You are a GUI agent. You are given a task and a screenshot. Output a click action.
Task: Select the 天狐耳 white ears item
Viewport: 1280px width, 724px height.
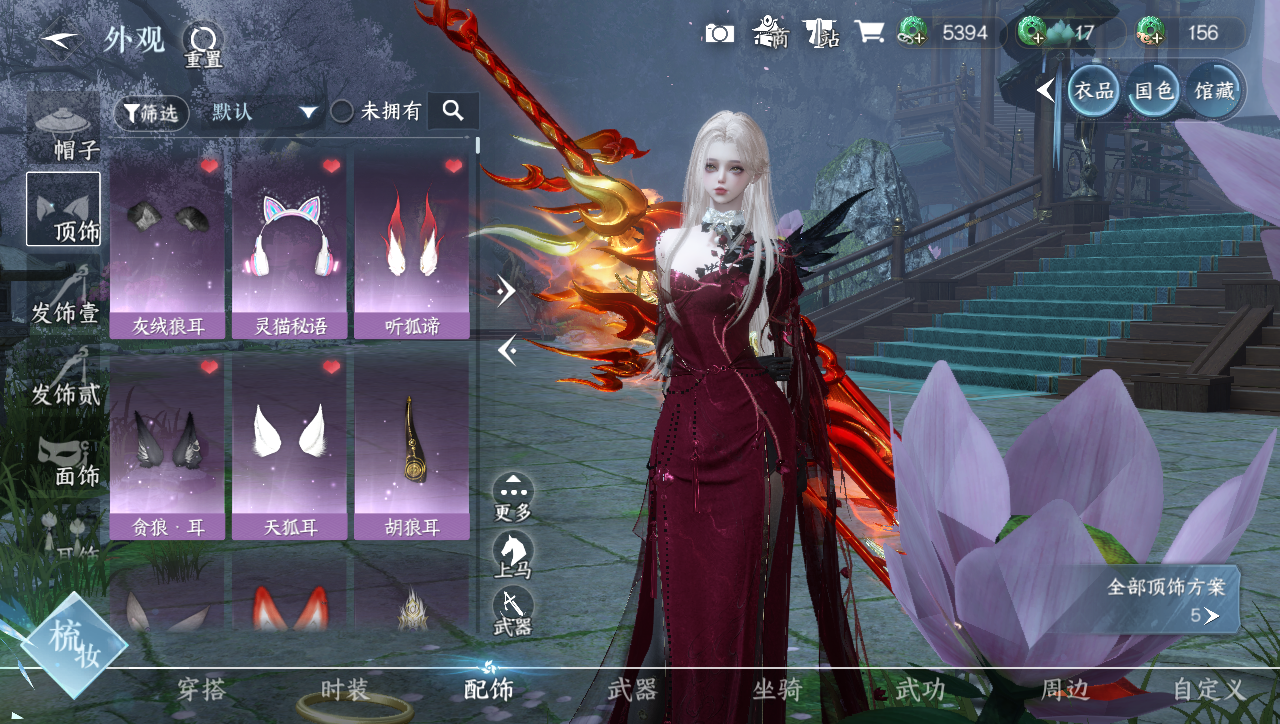click(x=289, y=446)
